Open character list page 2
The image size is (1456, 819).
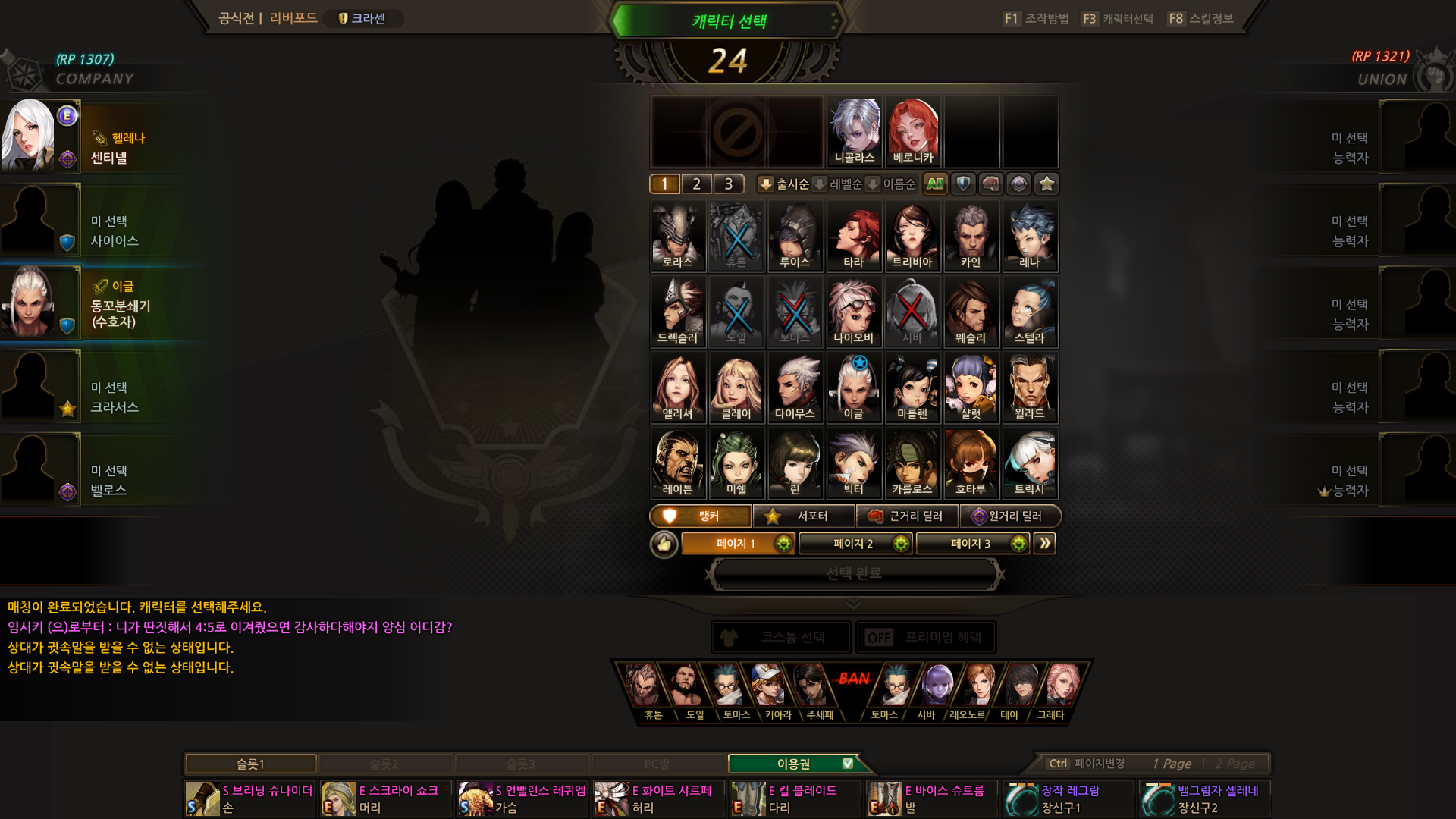click(697, 184)
